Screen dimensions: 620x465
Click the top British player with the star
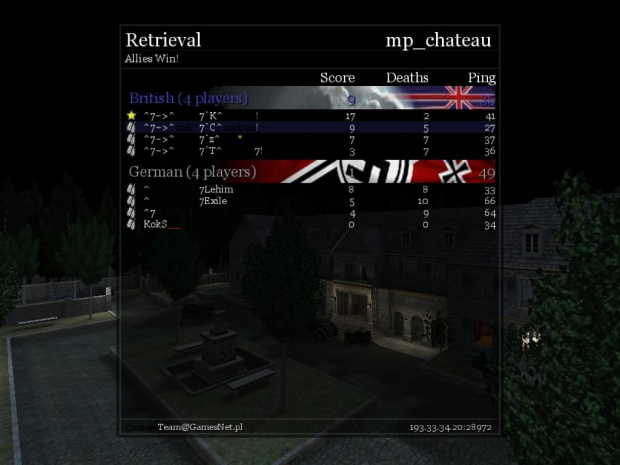[x=310, y=116]
